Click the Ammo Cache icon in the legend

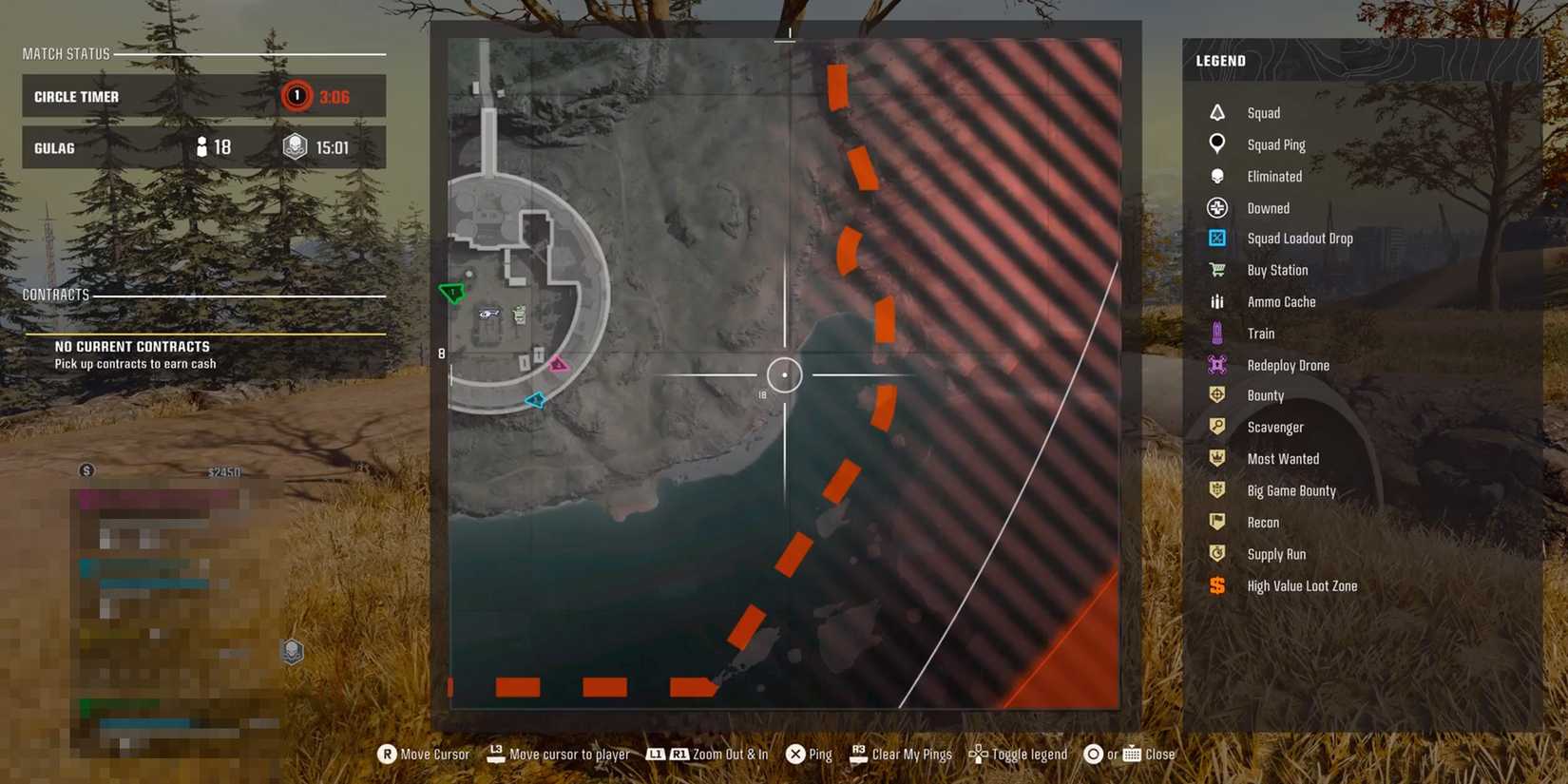[1217, 301]
